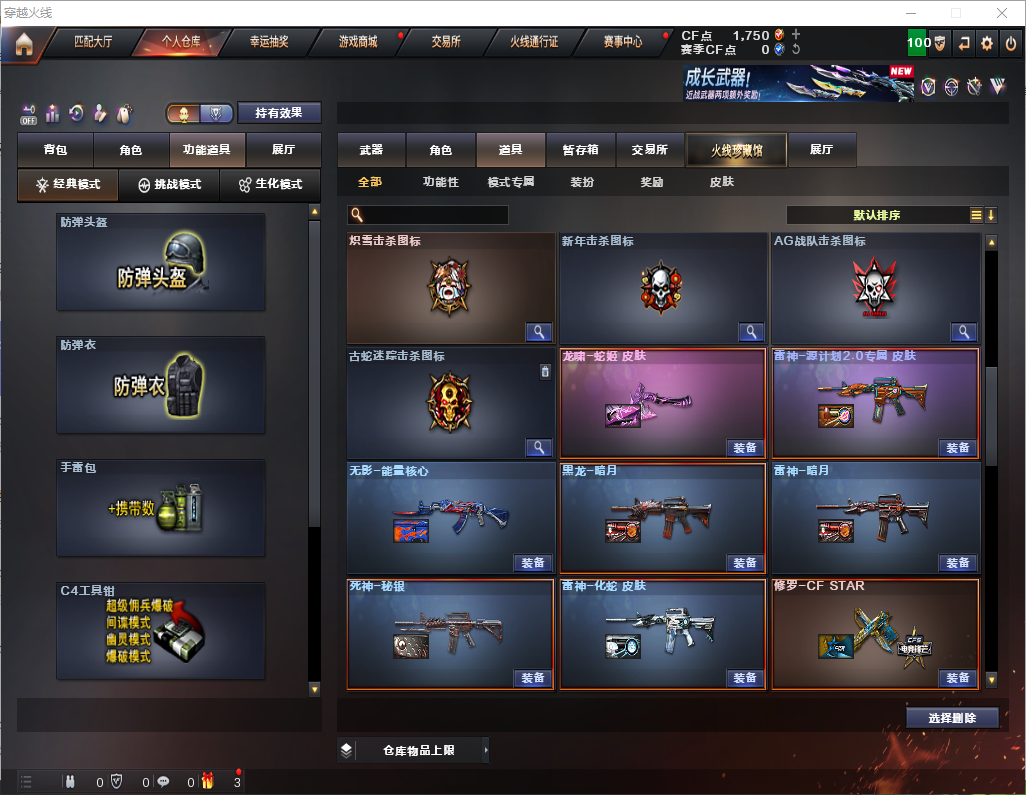The image size is (1026, 795).
Task: Filter items by 皮肤 skins
Action: click(721, 182)
